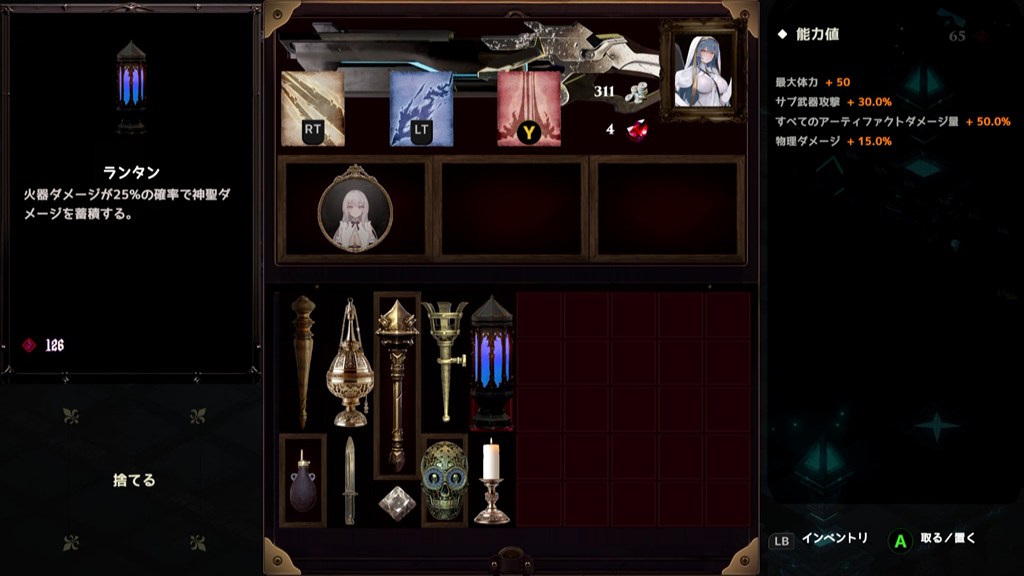
Task: Select the blue-glowing lantern in the inventory grid
Action: 491,361
